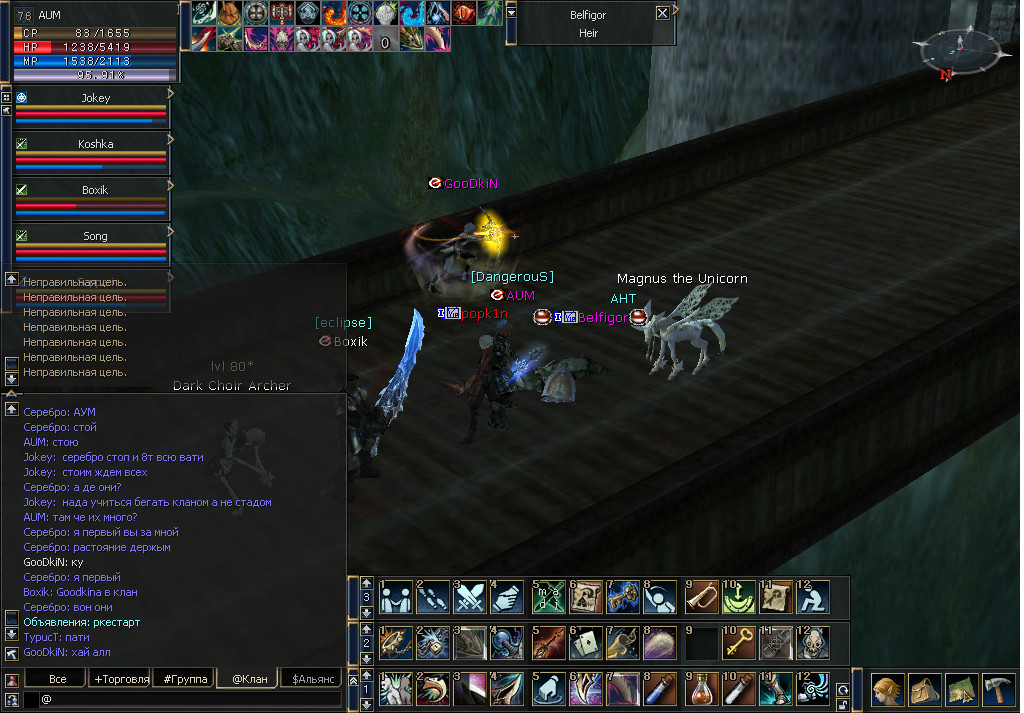1024x713 pixels.
Task: Select the @Клан chat tab
Action: (248, 679)
